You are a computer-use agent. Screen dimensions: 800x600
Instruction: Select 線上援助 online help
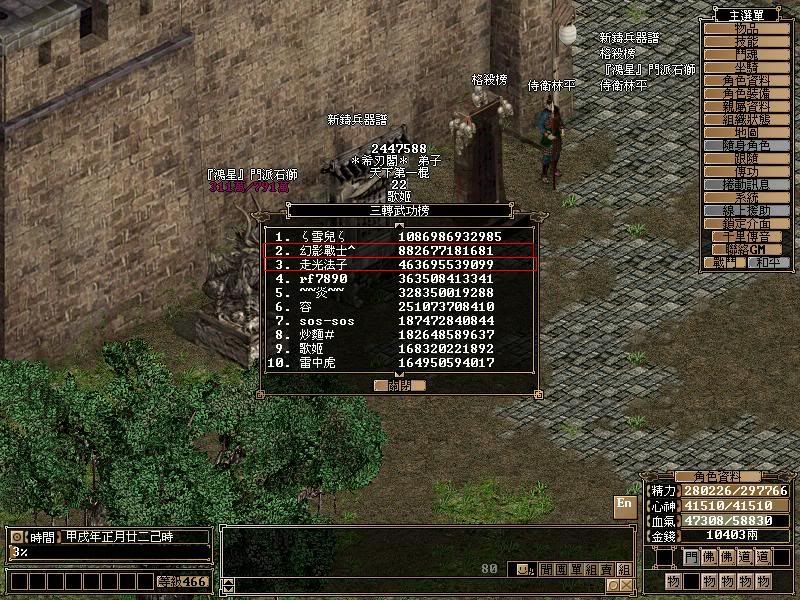click(747, 210)
